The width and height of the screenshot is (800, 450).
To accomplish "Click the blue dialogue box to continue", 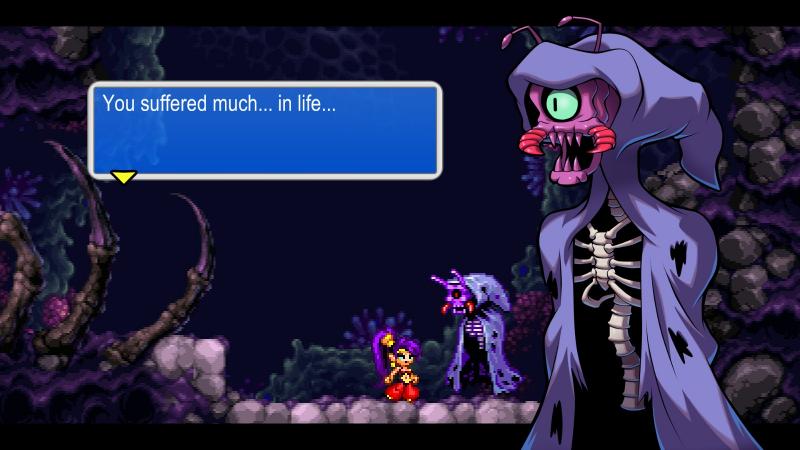I will click(x=265, y=131).
